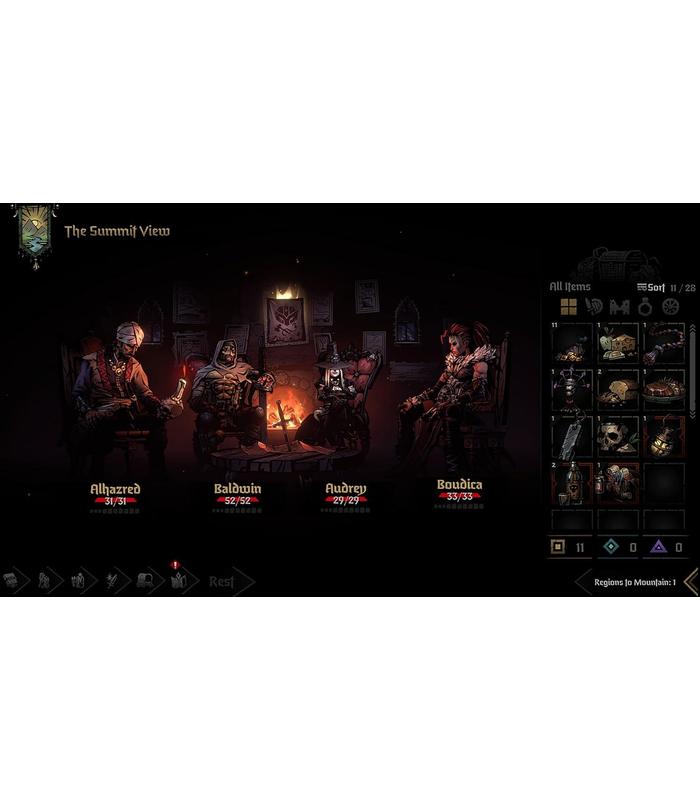Select hero Alhazred's name plate
Image resolution: width=700 pixels, height=800 pixels.
(115, 489)
